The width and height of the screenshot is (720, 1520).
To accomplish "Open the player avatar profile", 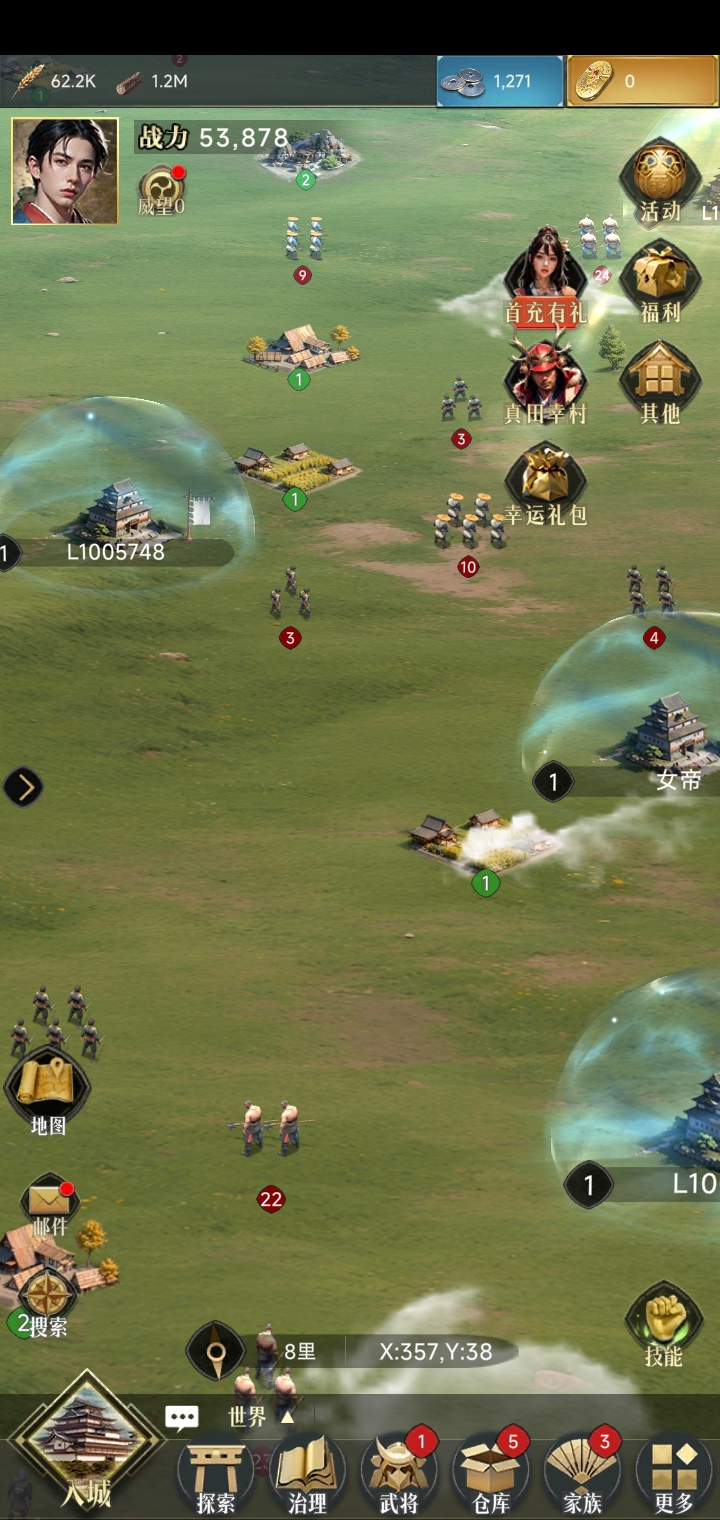I will pyautogui.click(x=65, y=171).
